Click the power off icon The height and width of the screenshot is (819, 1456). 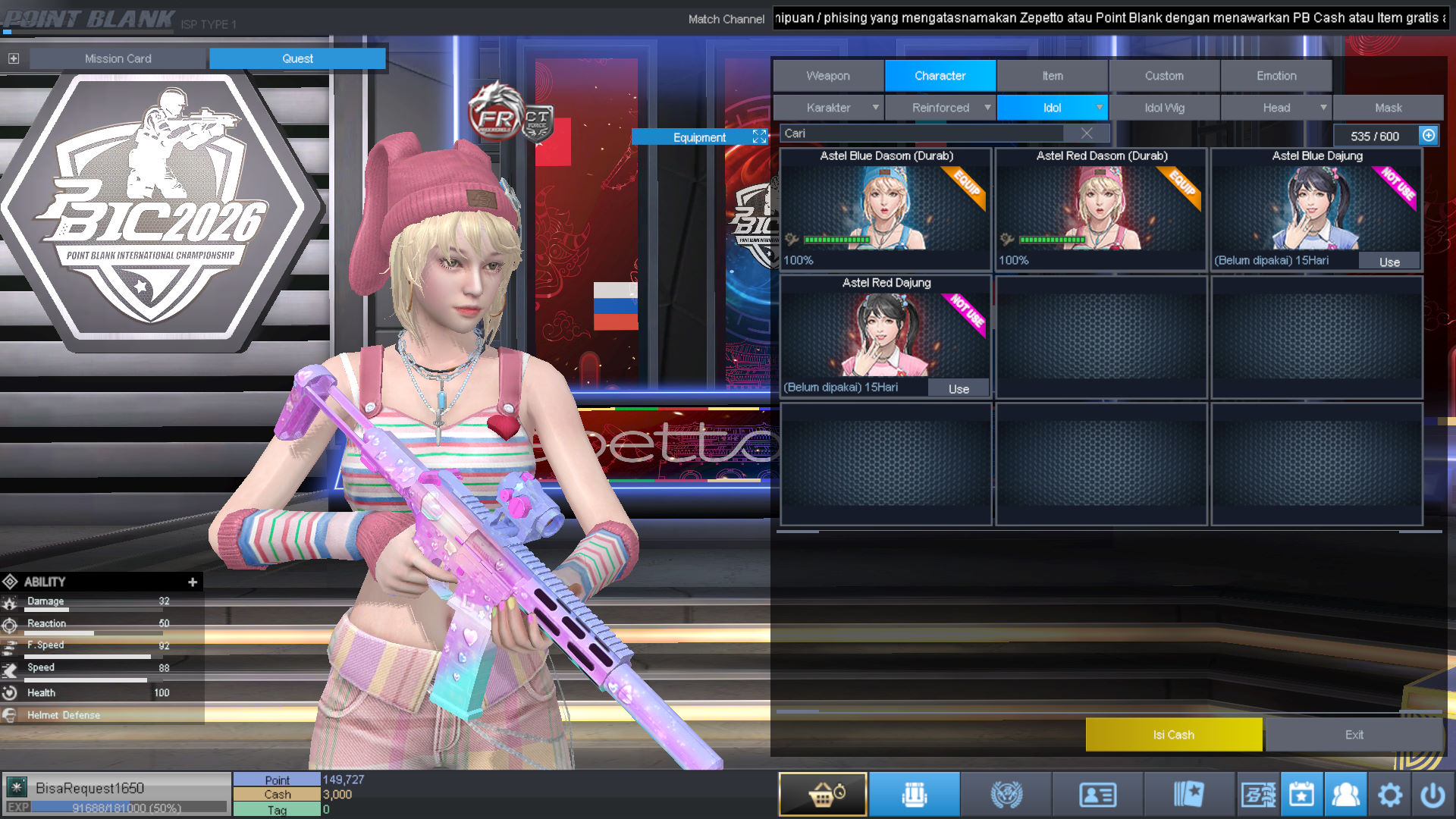pos(1434,793)
